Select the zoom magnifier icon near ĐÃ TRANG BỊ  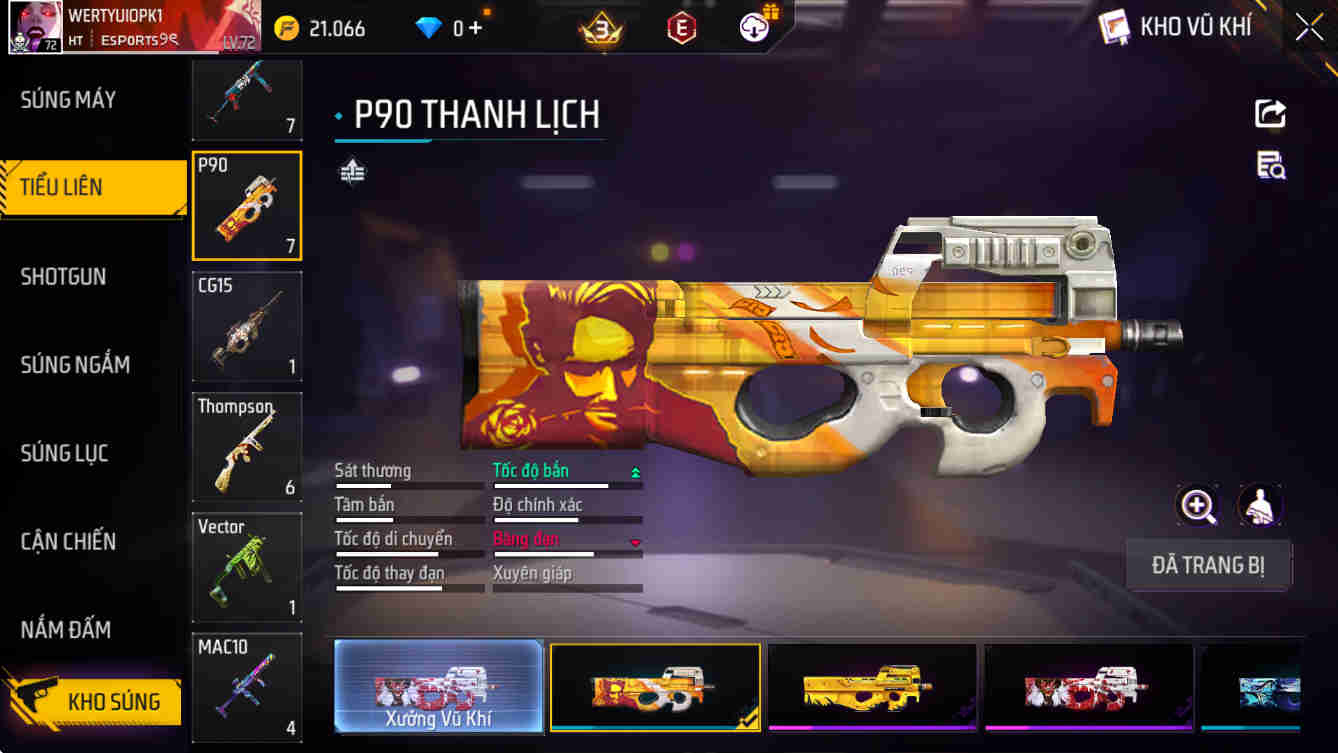click(x=1197, y=506)
